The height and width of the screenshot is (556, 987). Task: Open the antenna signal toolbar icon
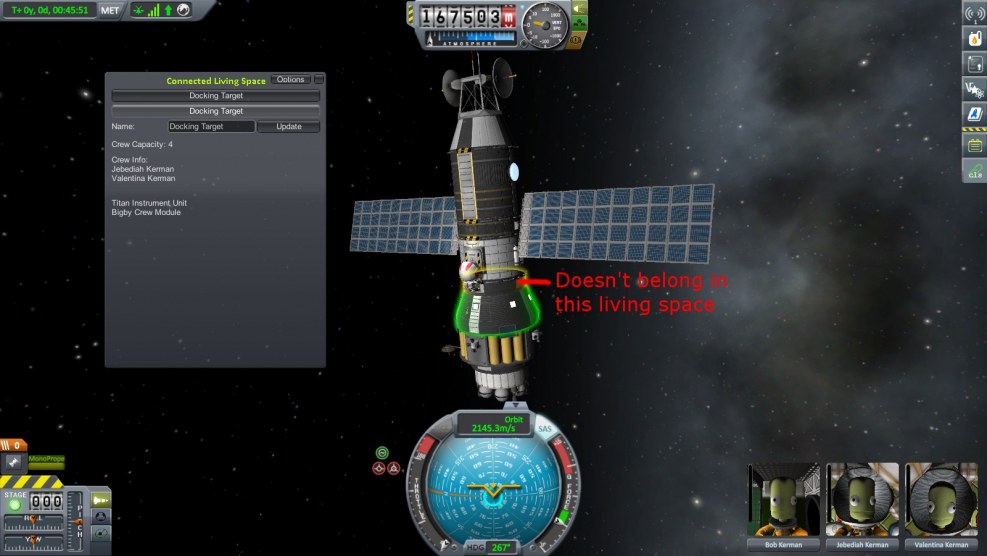tap(974, 13)
